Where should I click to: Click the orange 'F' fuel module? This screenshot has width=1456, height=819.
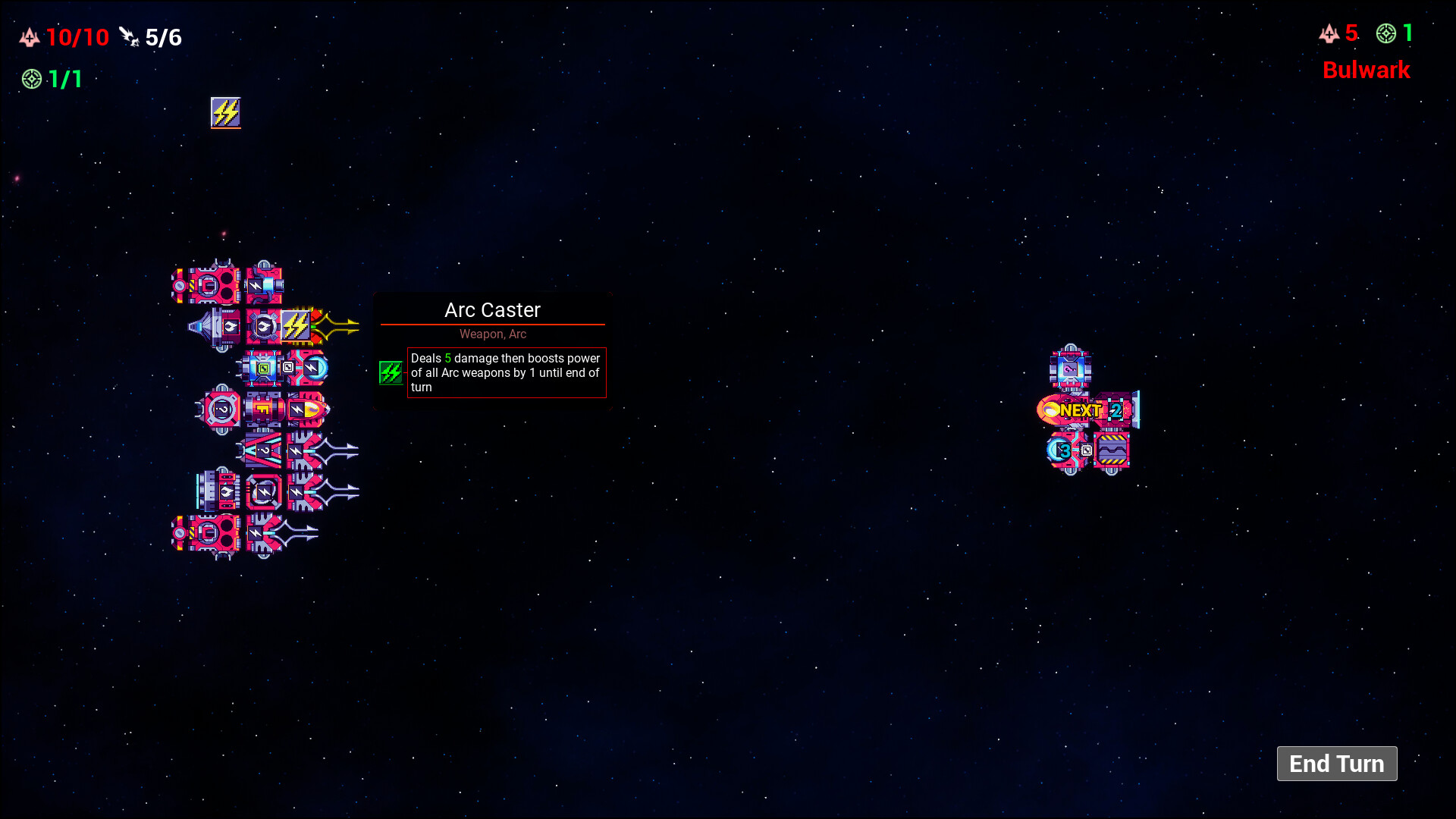[x=262, y=408]
